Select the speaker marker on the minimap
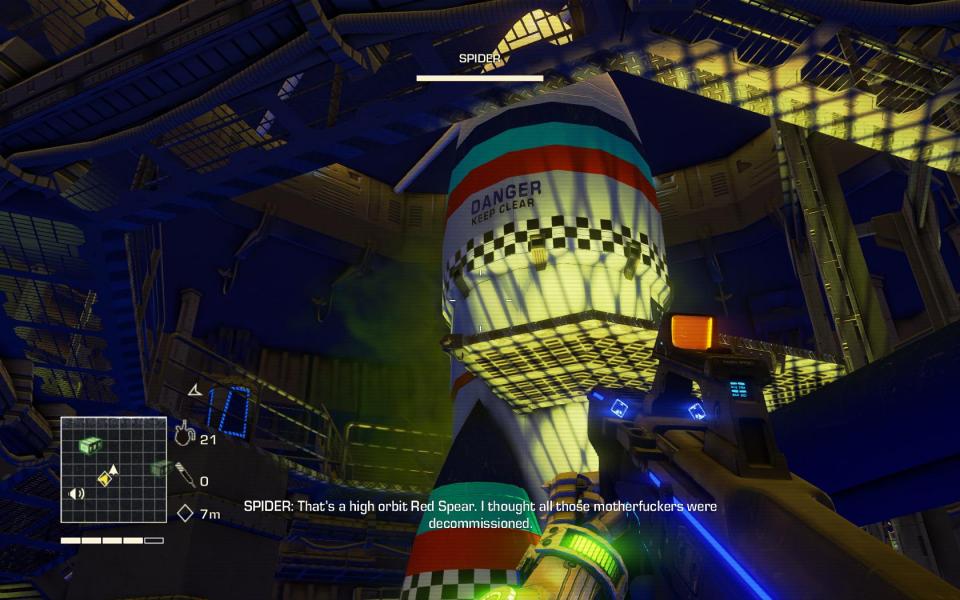The height and width of the screenshot is (600, 960). click(x=76, y=493)
